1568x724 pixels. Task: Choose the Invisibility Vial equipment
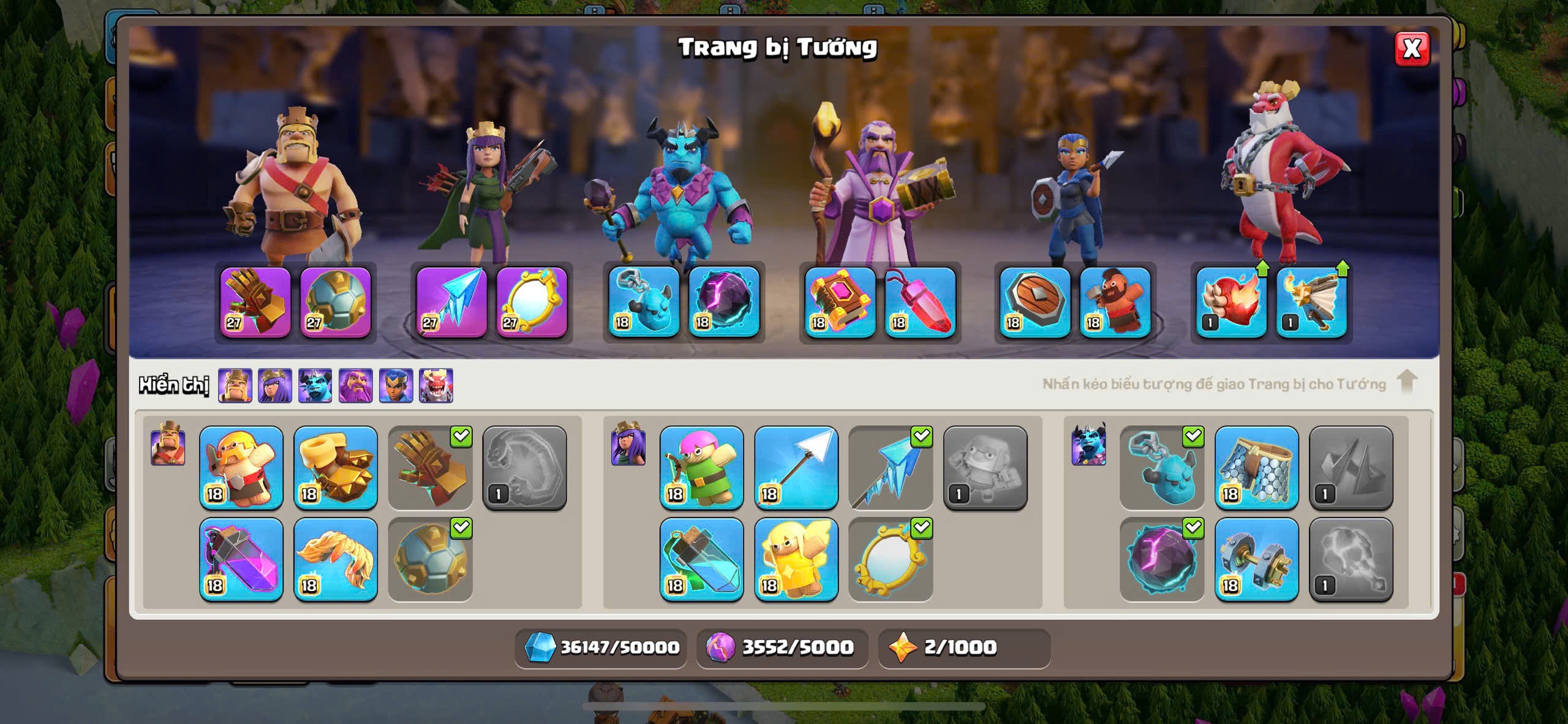click(701, 559)
